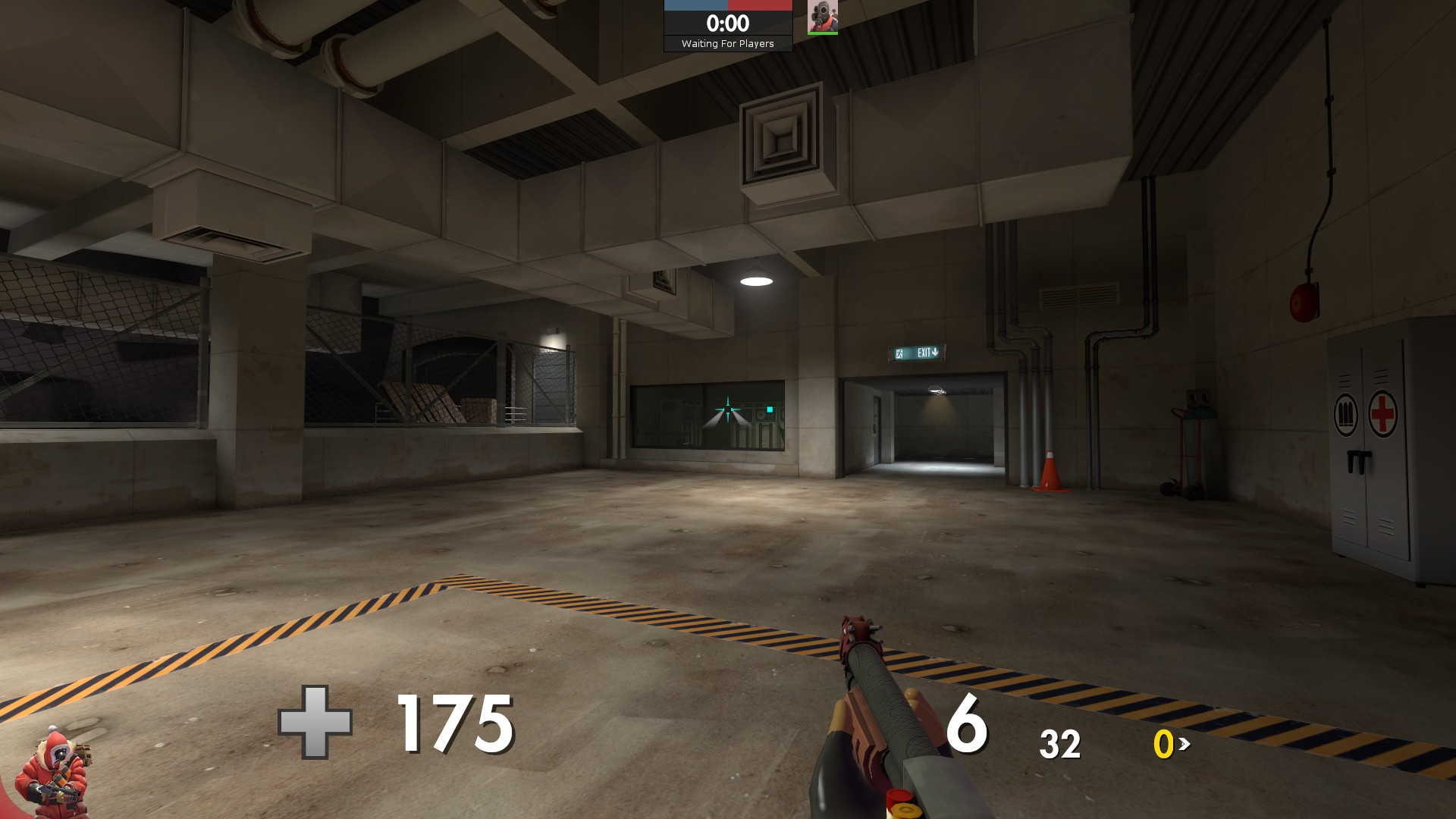Viewport: 1456px width, 819px height.
Task: Click the Pyro class portrait in the HUD
Action: [x=823, y=17]
